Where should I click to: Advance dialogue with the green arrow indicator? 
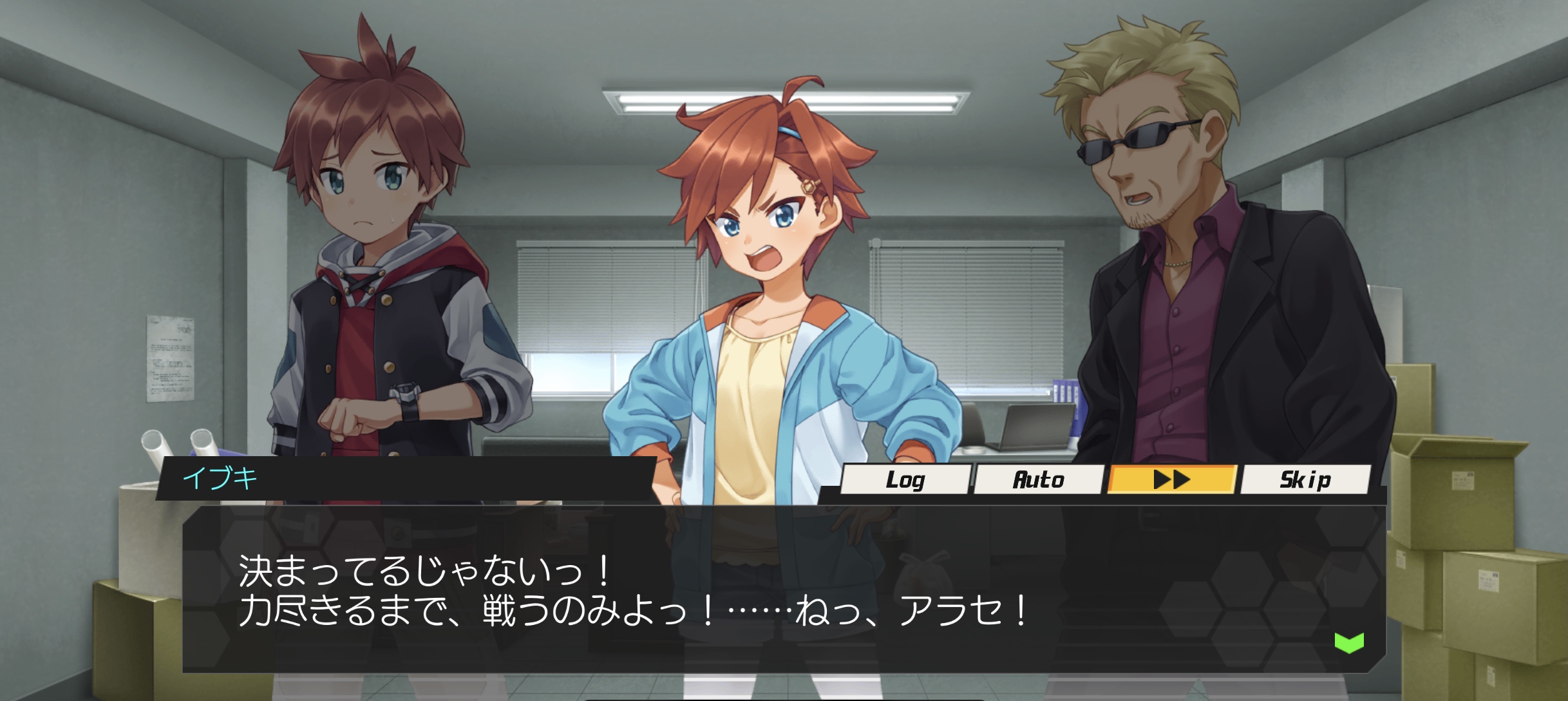[x=1348, y=642]
